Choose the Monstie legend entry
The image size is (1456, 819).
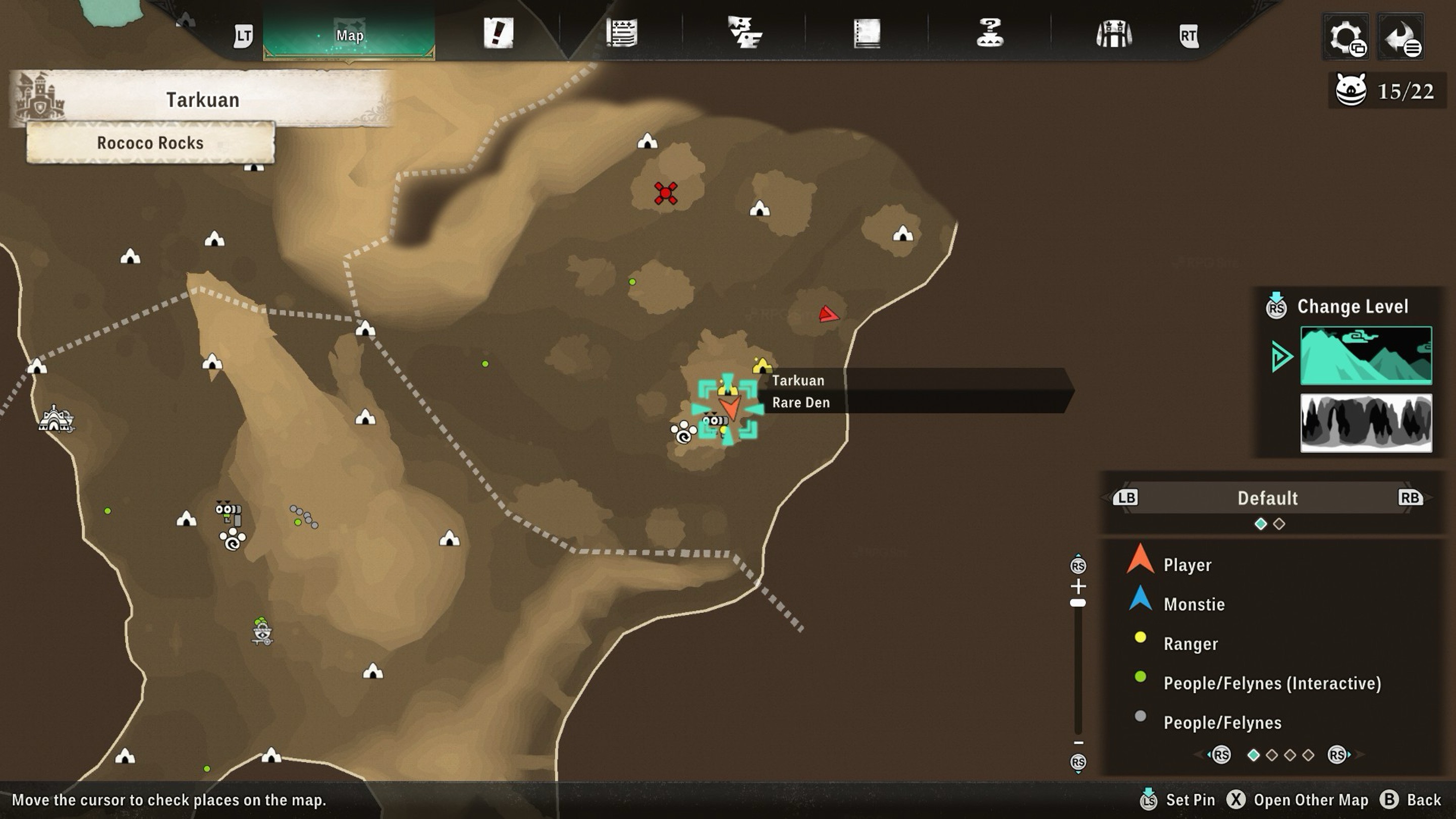(x=1193, y=604)
